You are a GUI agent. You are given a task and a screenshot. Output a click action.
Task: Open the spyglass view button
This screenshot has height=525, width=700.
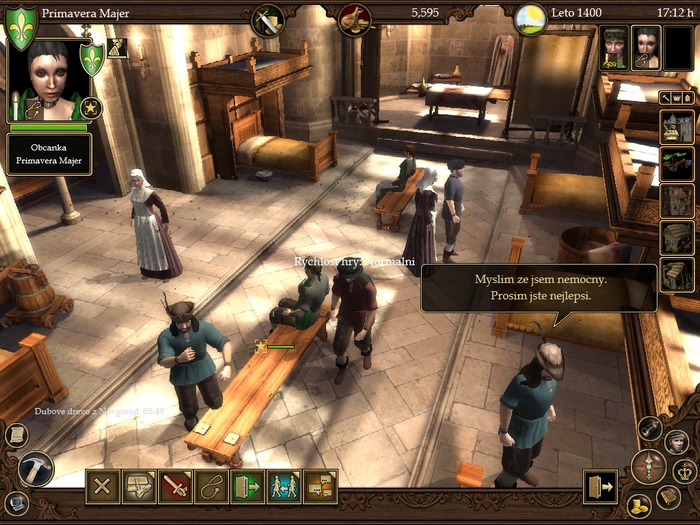tap(650, 428)
